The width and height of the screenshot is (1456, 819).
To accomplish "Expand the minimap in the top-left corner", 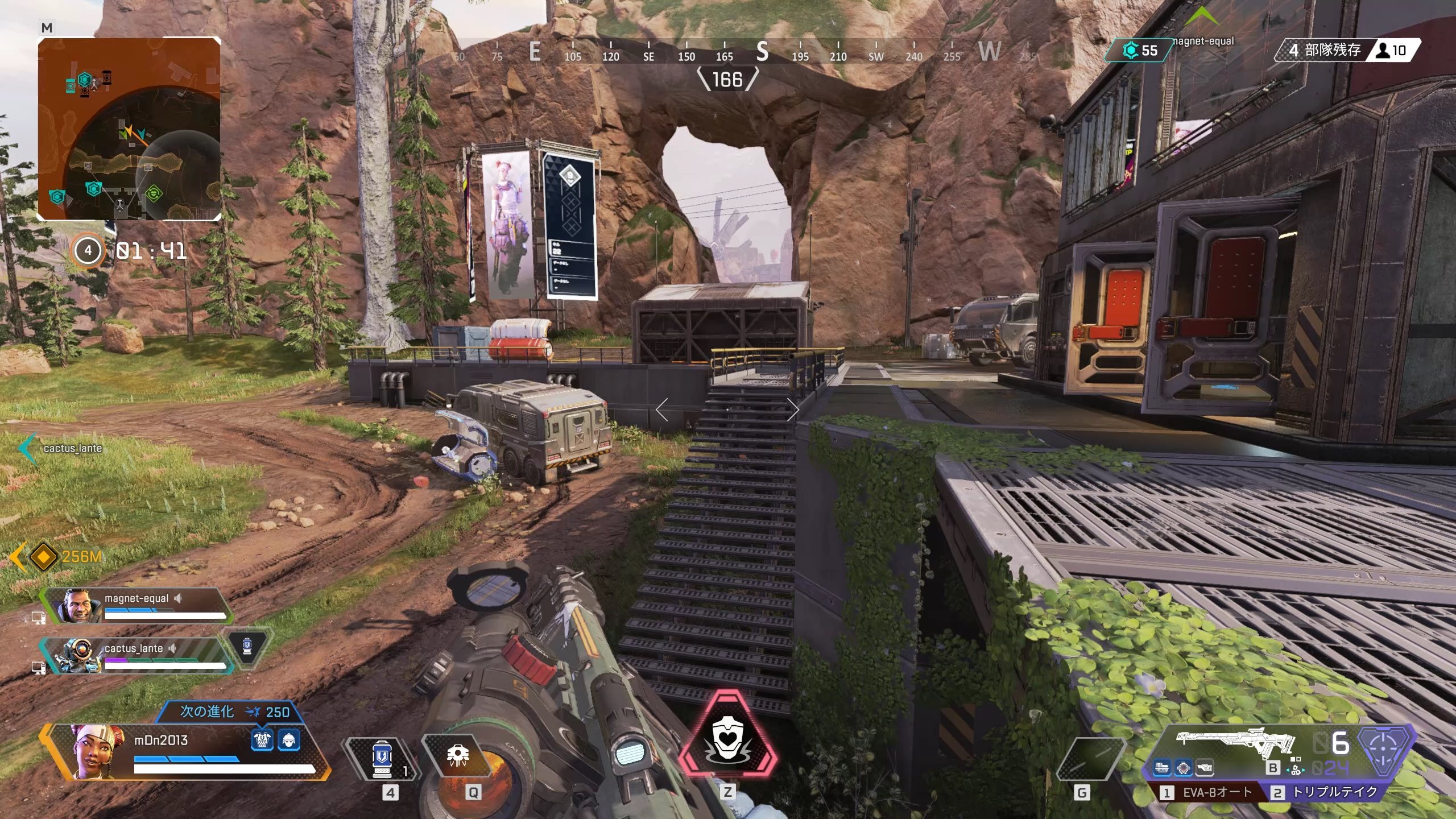I will point(130,131).
